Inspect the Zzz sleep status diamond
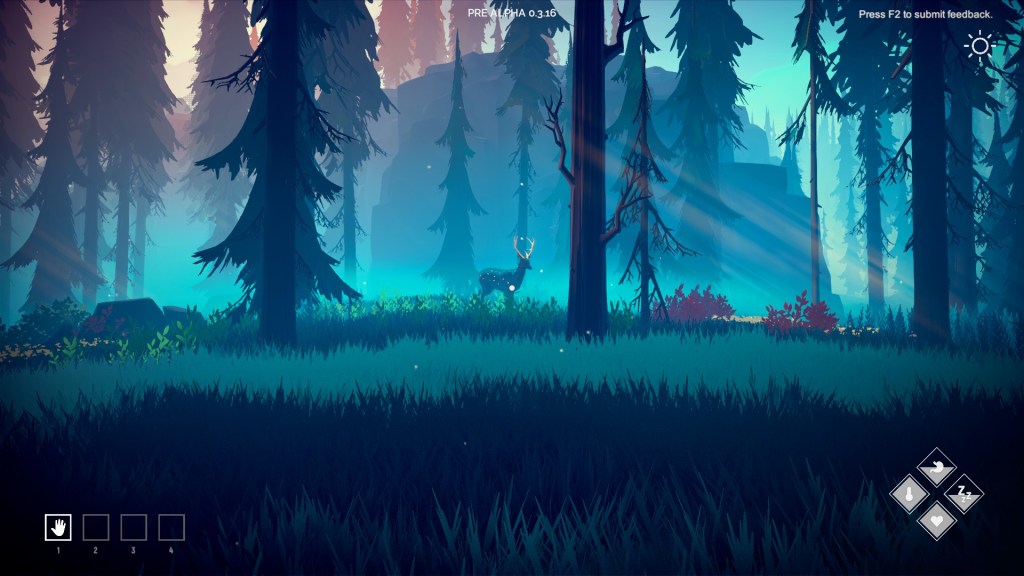The height and width of the screenshot is (576, 1024). click(964, 493)
